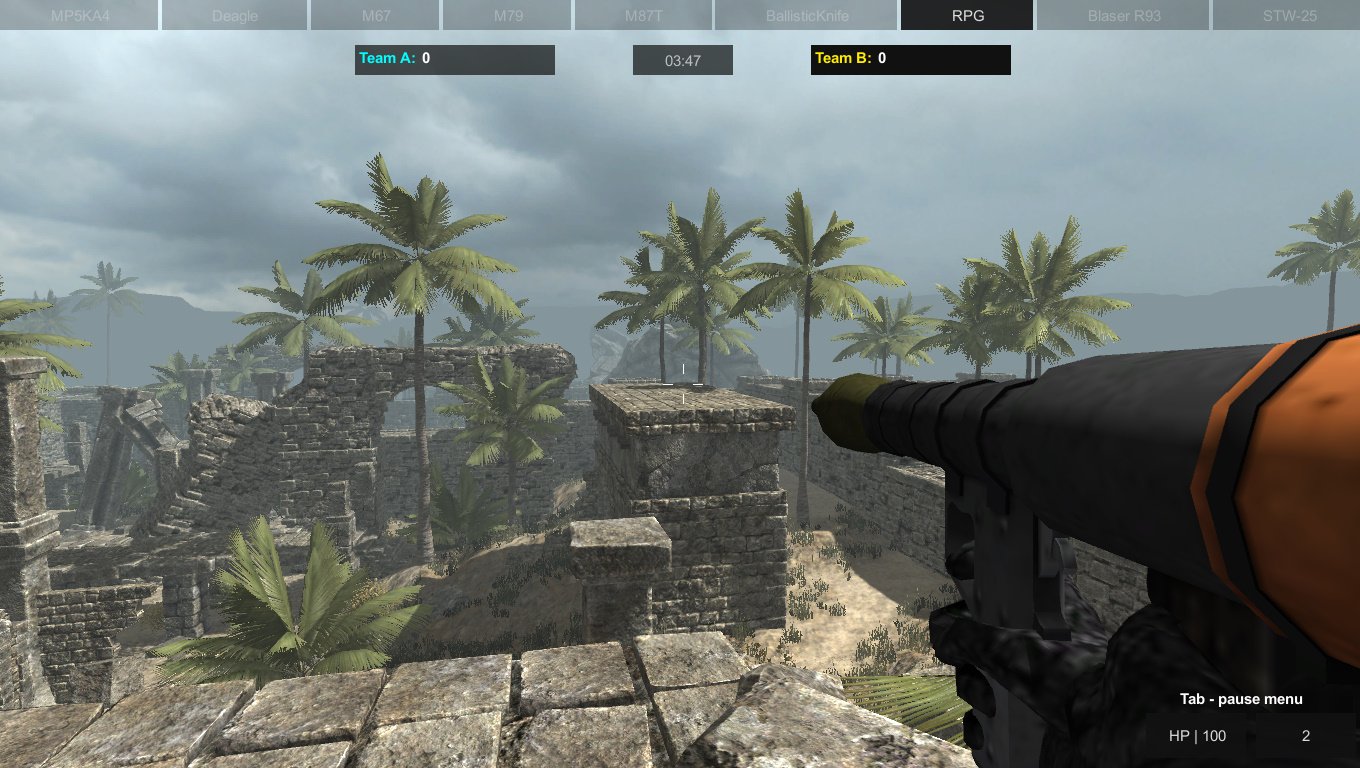Click the crosshair reticle at screen center

[683, 384]
